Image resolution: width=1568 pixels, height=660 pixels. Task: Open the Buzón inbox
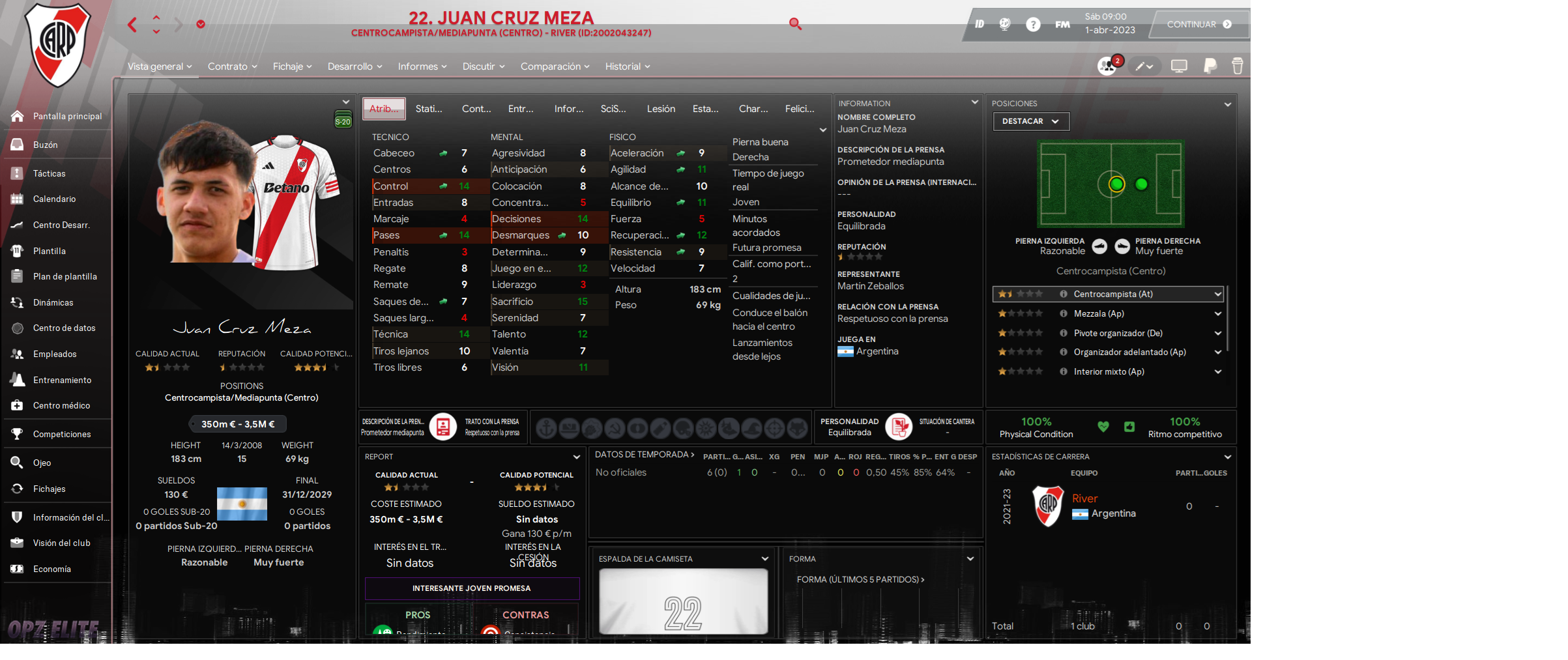pyautogui.click(x=46, y=145)
